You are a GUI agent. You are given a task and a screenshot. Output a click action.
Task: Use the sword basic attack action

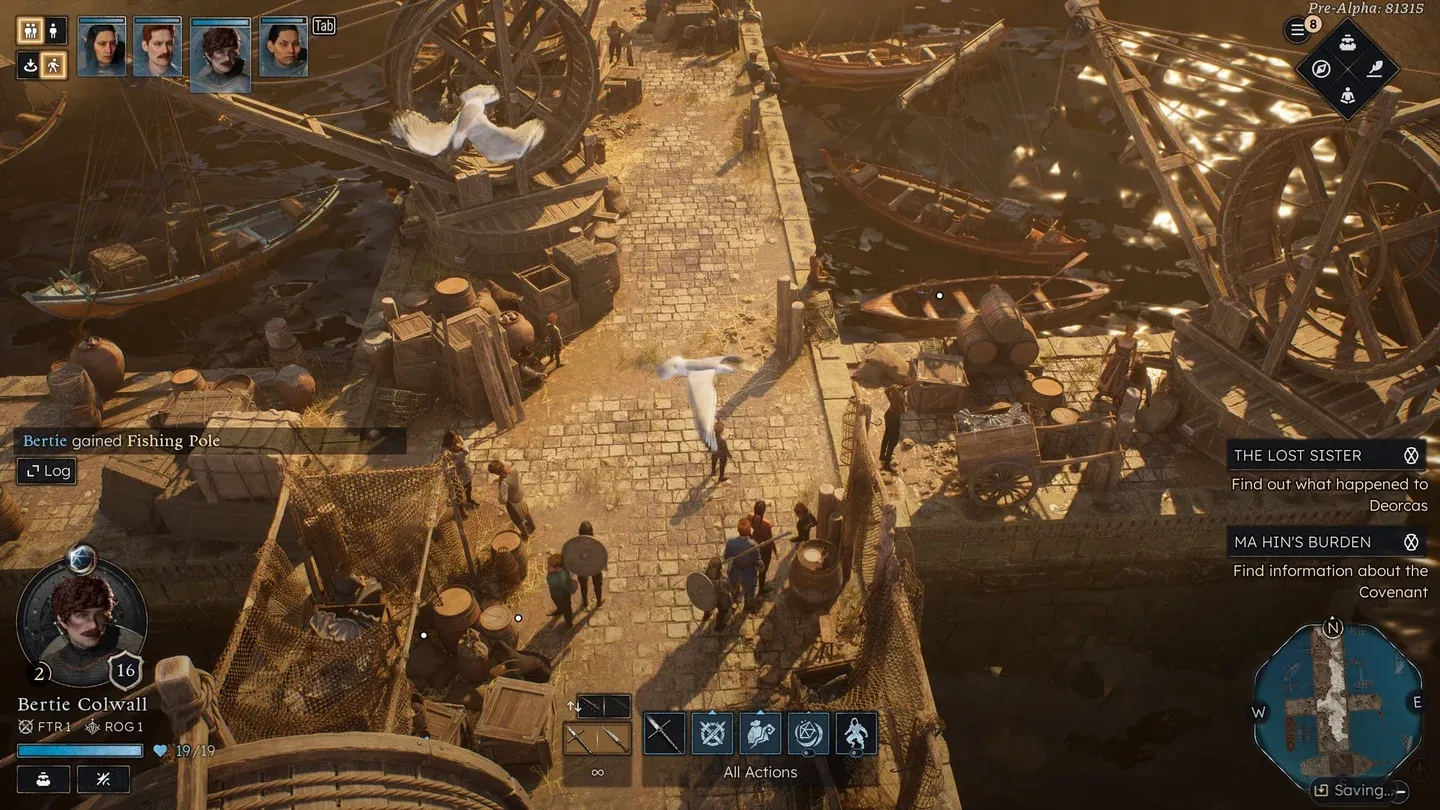tap(663, 734)
